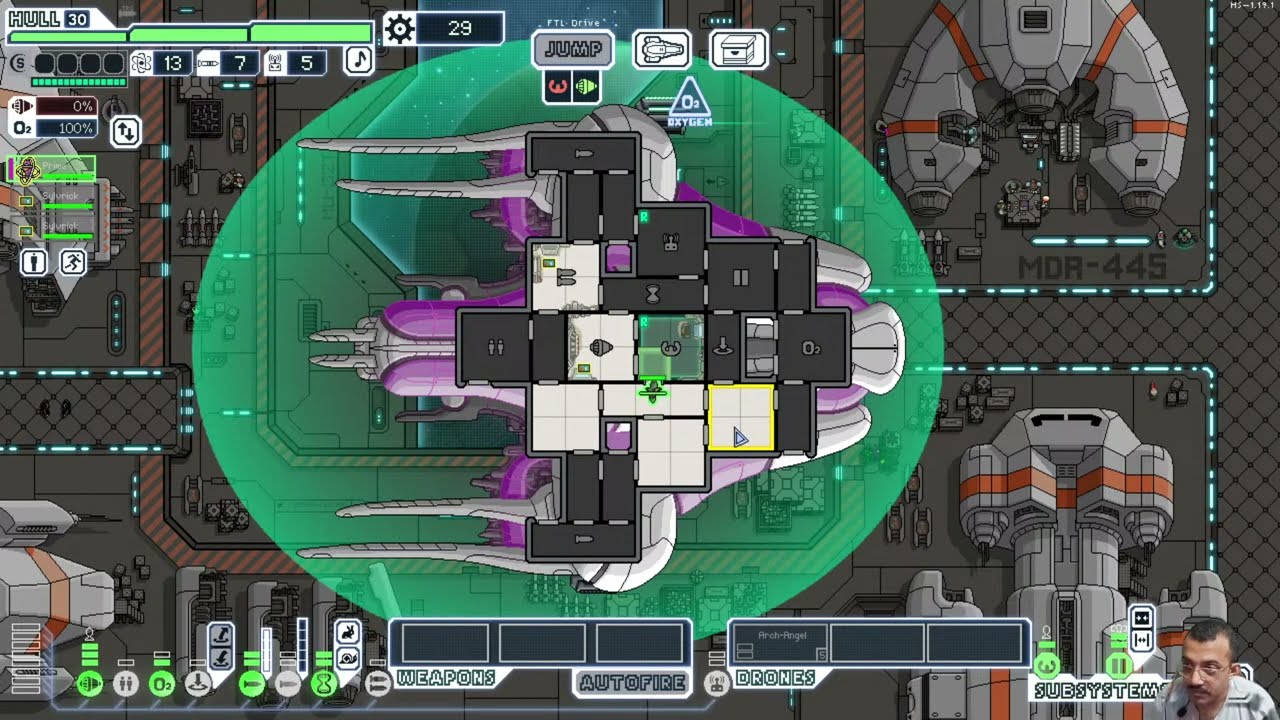Image resolution: width=1280 pixels, height=720 pixels.
Task: Click the JUMP button for the FTL drive
Action: (573, 49)
